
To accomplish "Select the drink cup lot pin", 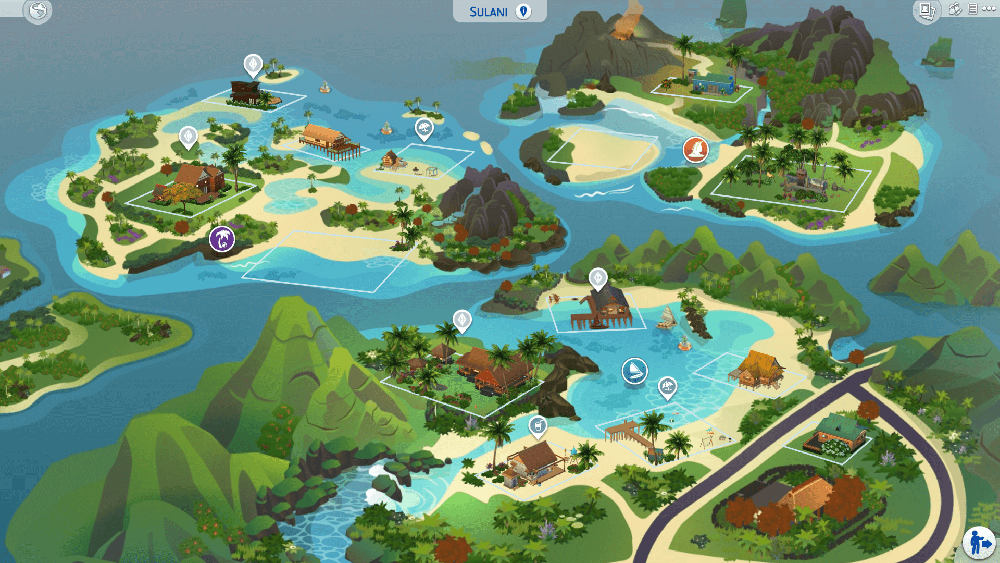I will (x=538, y=427).
